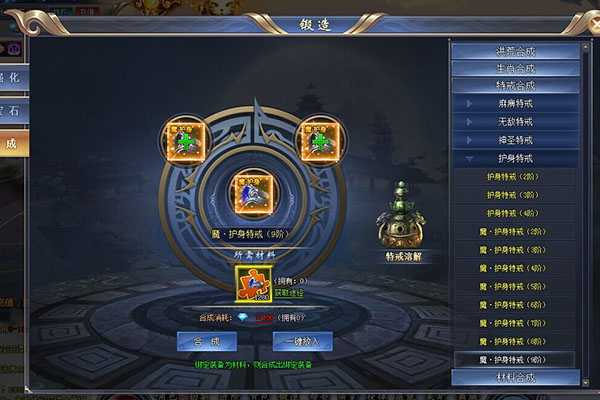Image resolution: width=600 pixels, height=400 pixels.
Task: Expand the 无敌特戒 category
Action: pos(515,122)
